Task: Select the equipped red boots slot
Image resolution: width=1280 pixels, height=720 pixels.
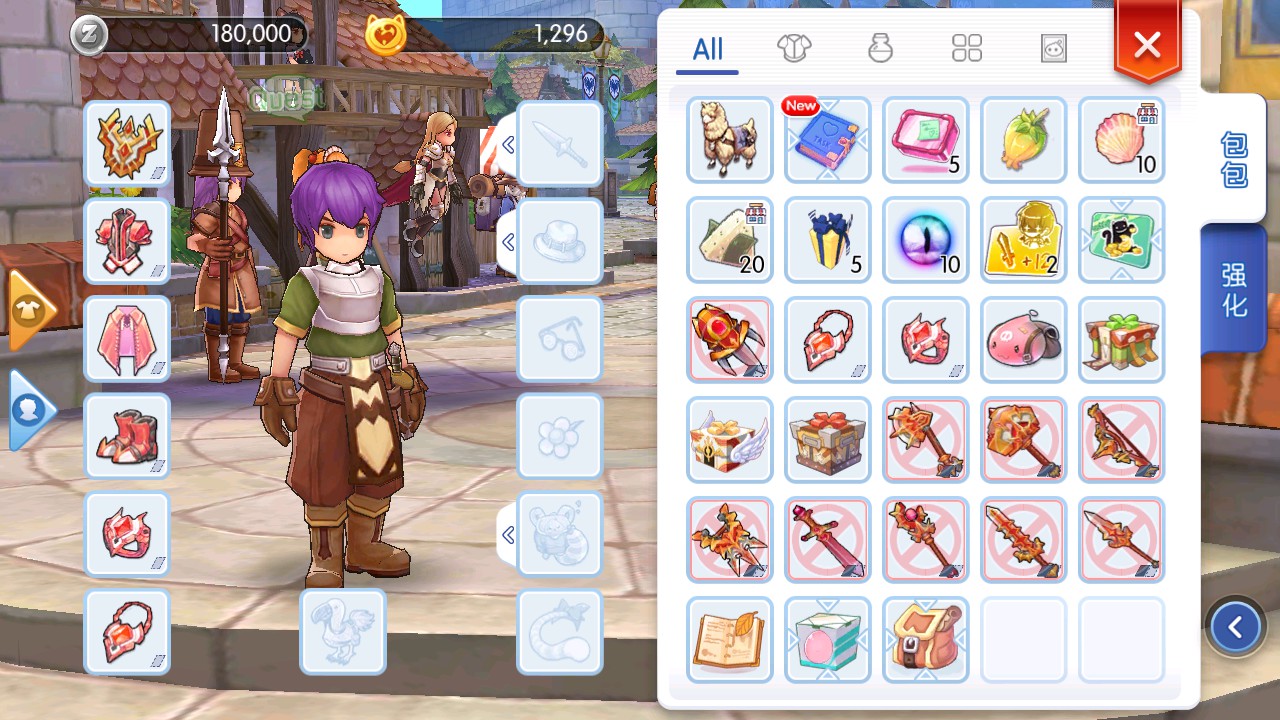Action: (x=127, y=437)
